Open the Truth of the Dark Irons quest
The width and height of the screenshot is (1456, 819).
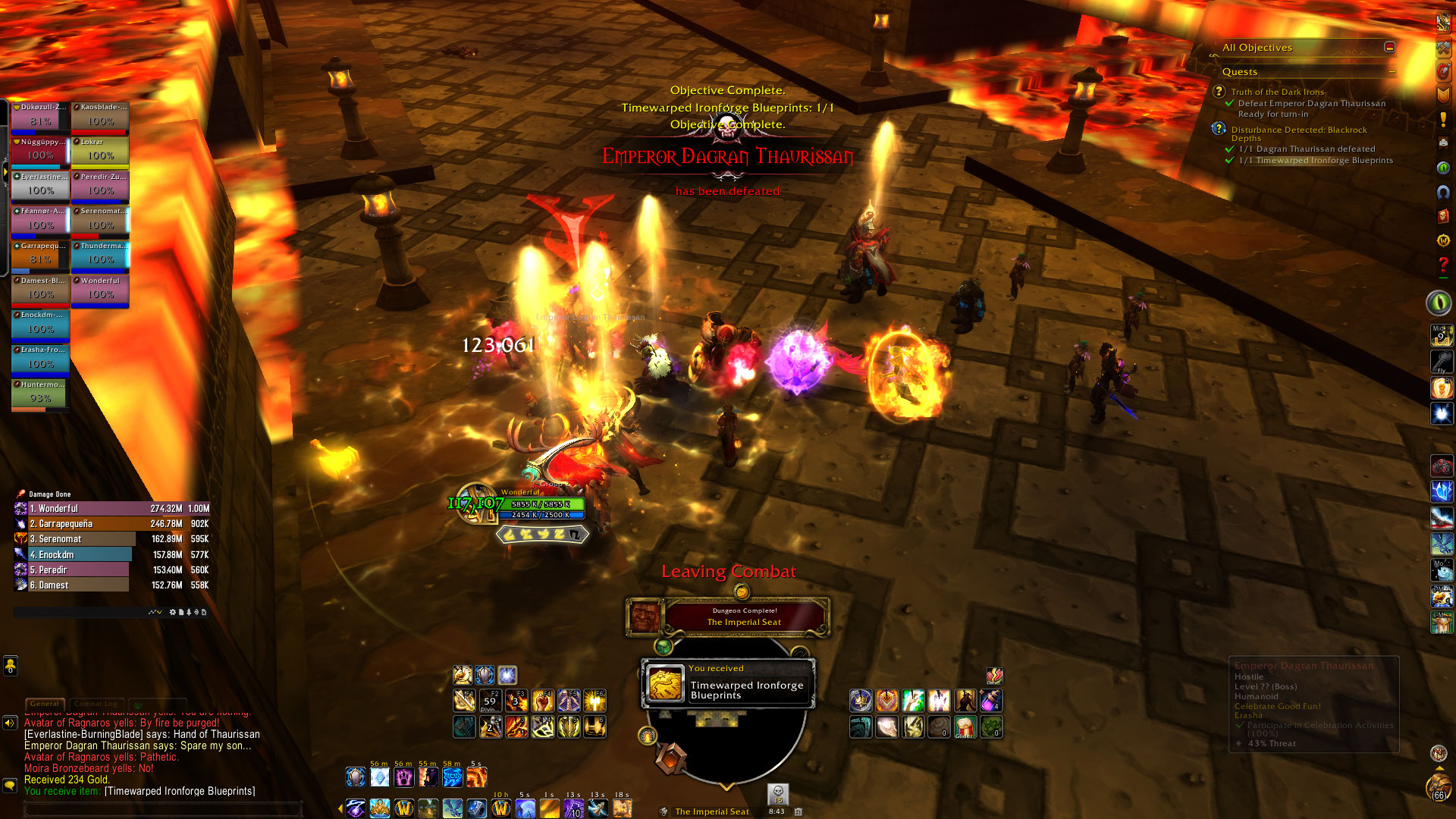tap(1277, 92)
